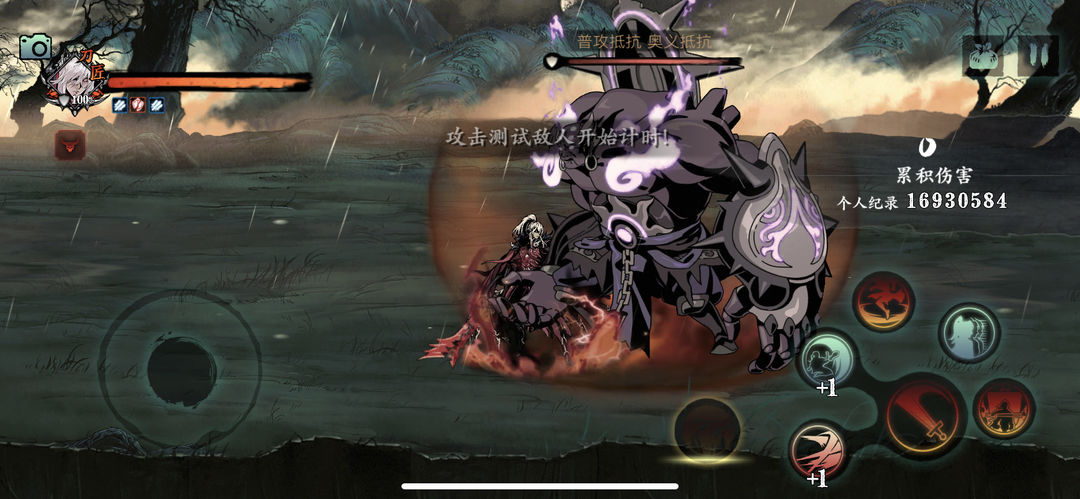Tap the camera screenshot icon

pos(36,46)
